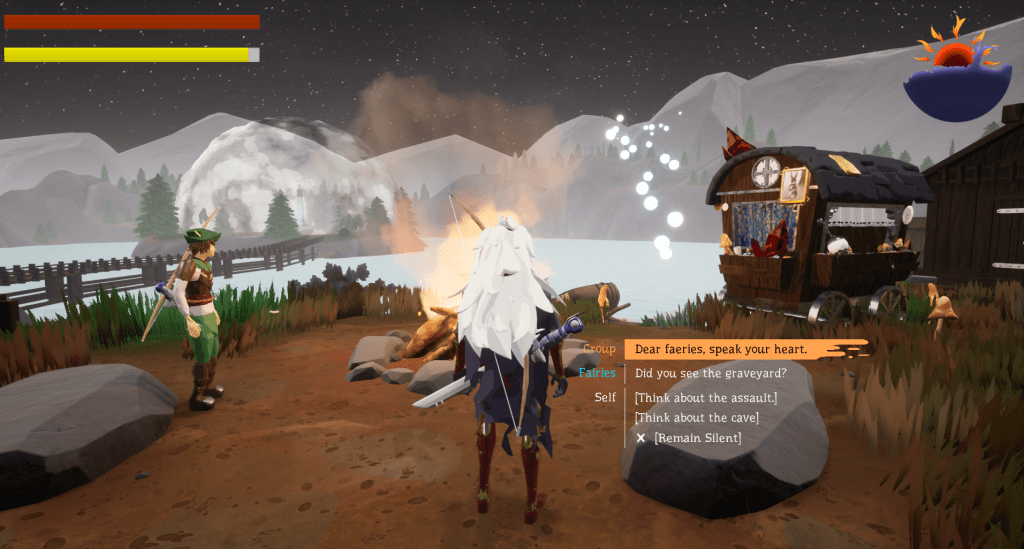Select "[Think about the assault.]" option
The image size is (1024, 549).
[705, 397]
